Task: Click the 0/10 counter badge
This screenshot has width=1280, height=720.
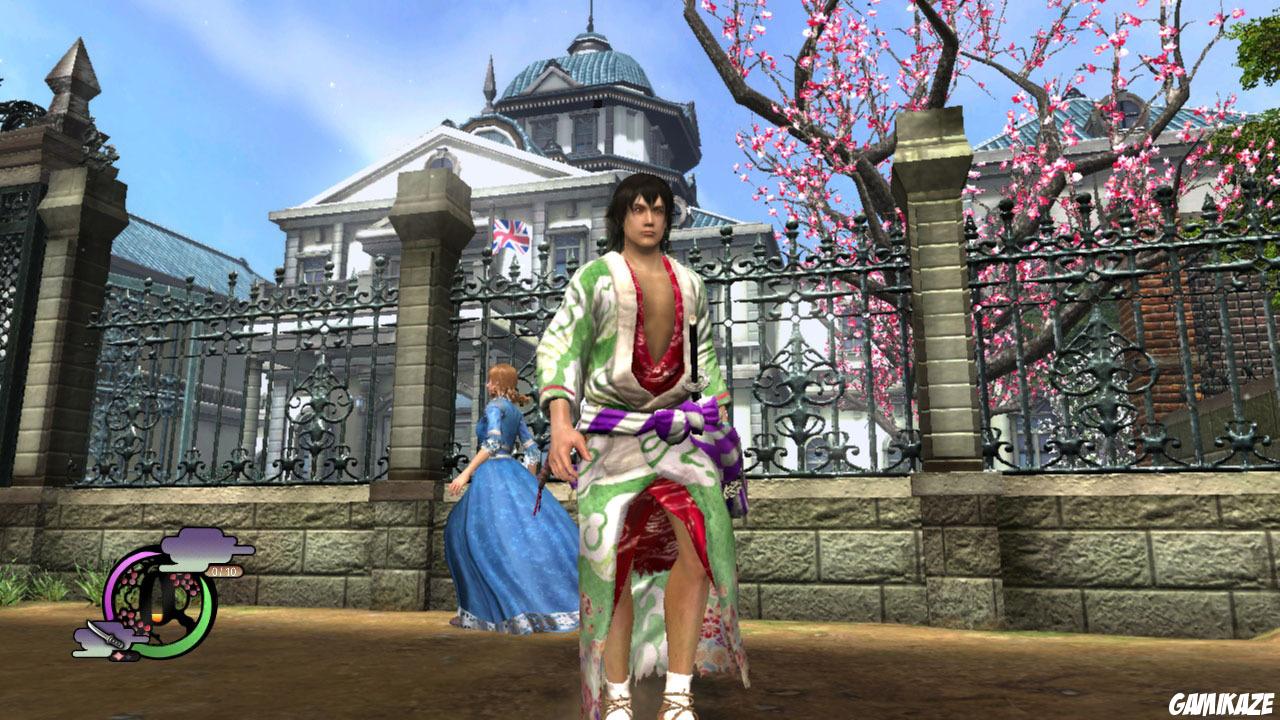Action: (x=225, y=571)
